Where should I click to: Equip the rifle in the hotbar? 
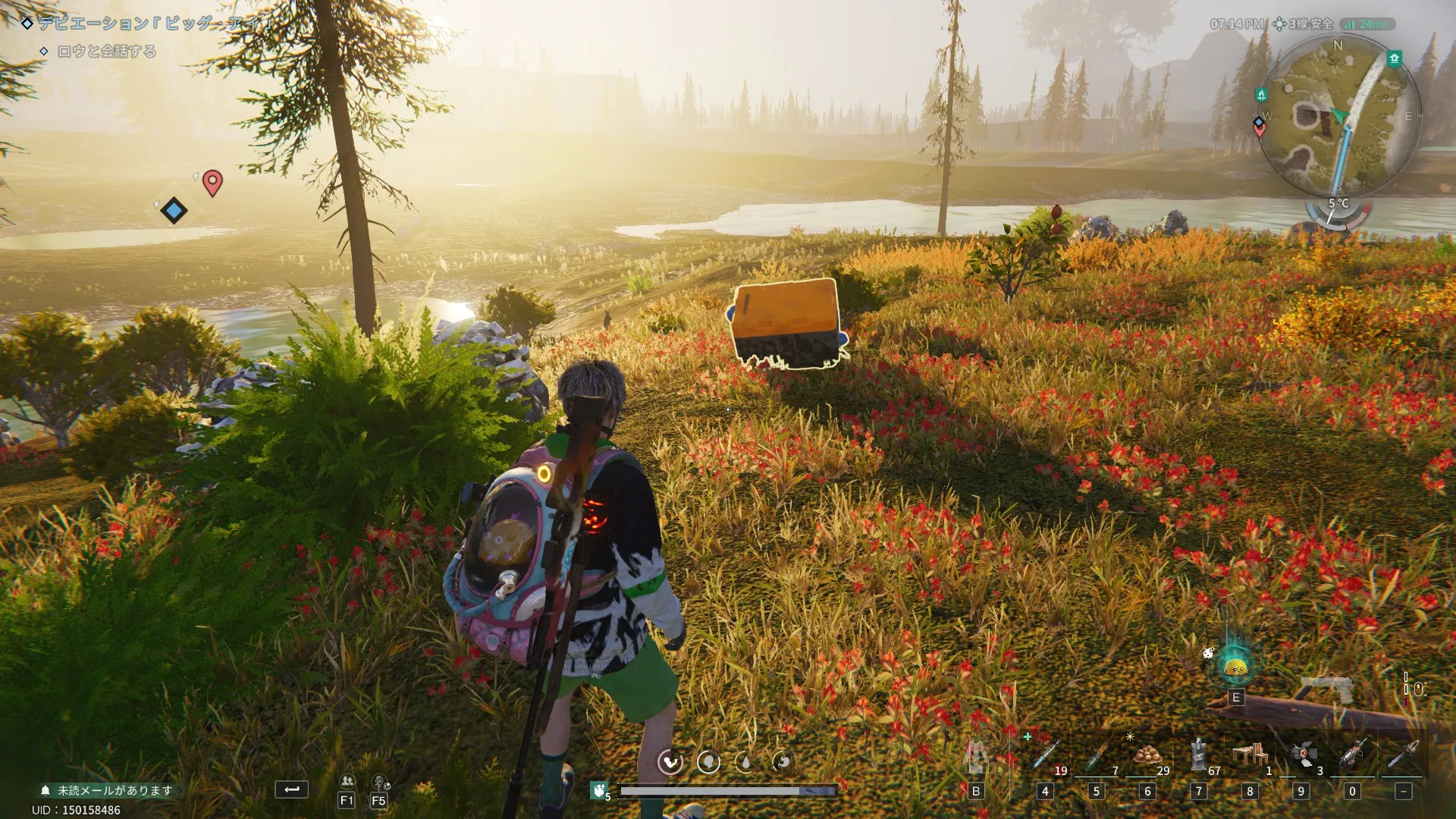click(x=1353, y=755)
